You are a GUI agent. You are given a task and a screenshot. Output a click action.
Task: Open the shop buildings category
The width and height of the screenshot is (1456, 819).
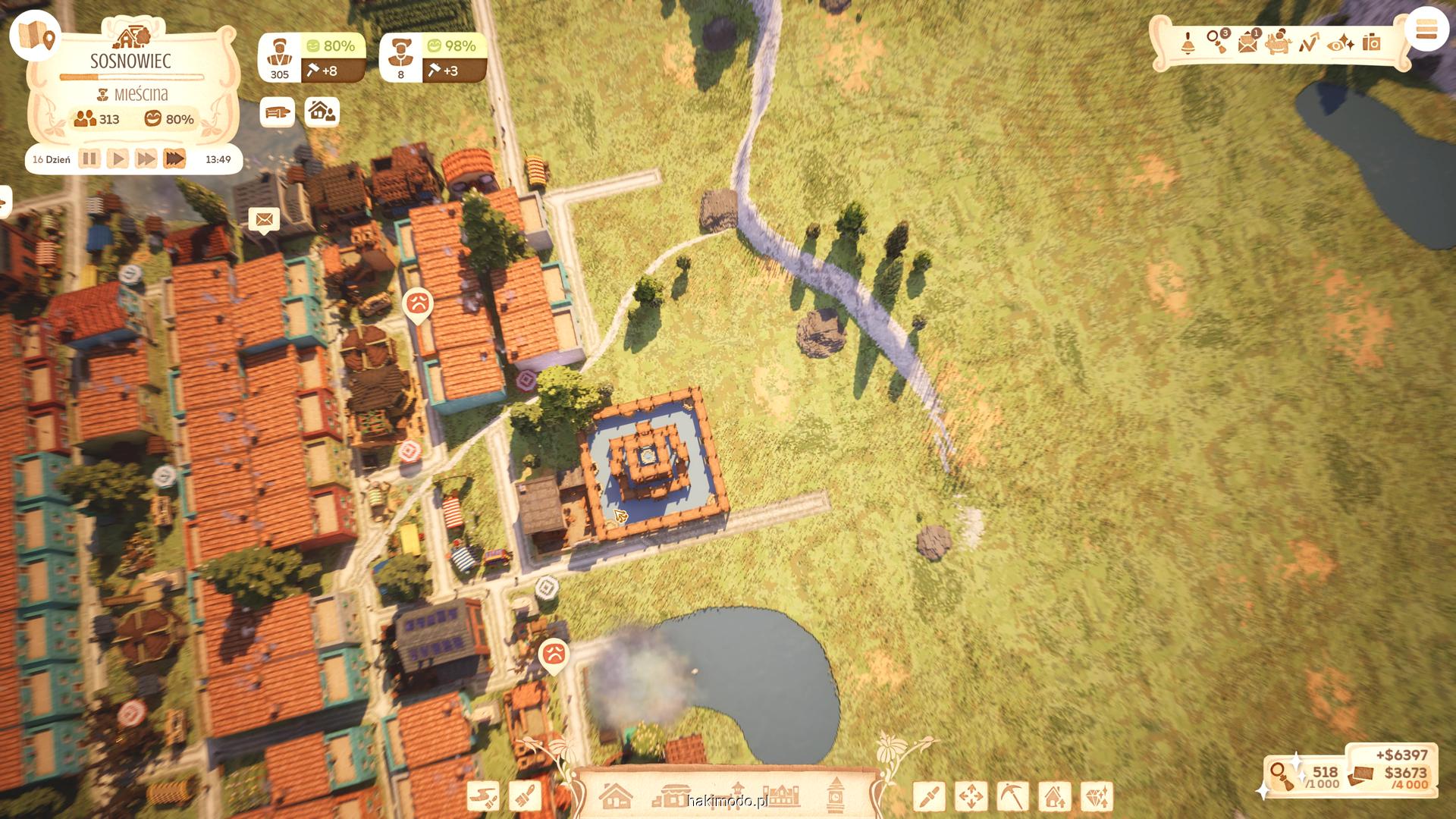[670, 796]
